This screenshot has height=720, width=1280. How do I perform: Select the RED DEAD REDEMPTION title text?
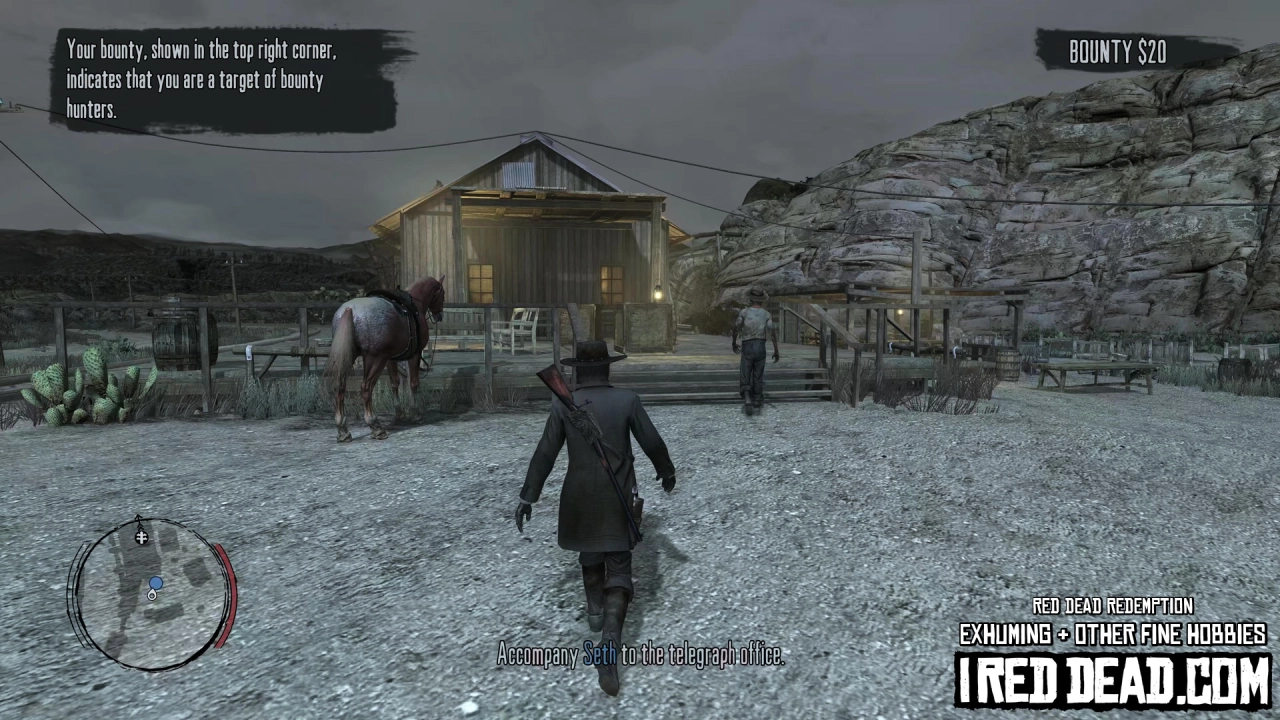coord(1113,607)
